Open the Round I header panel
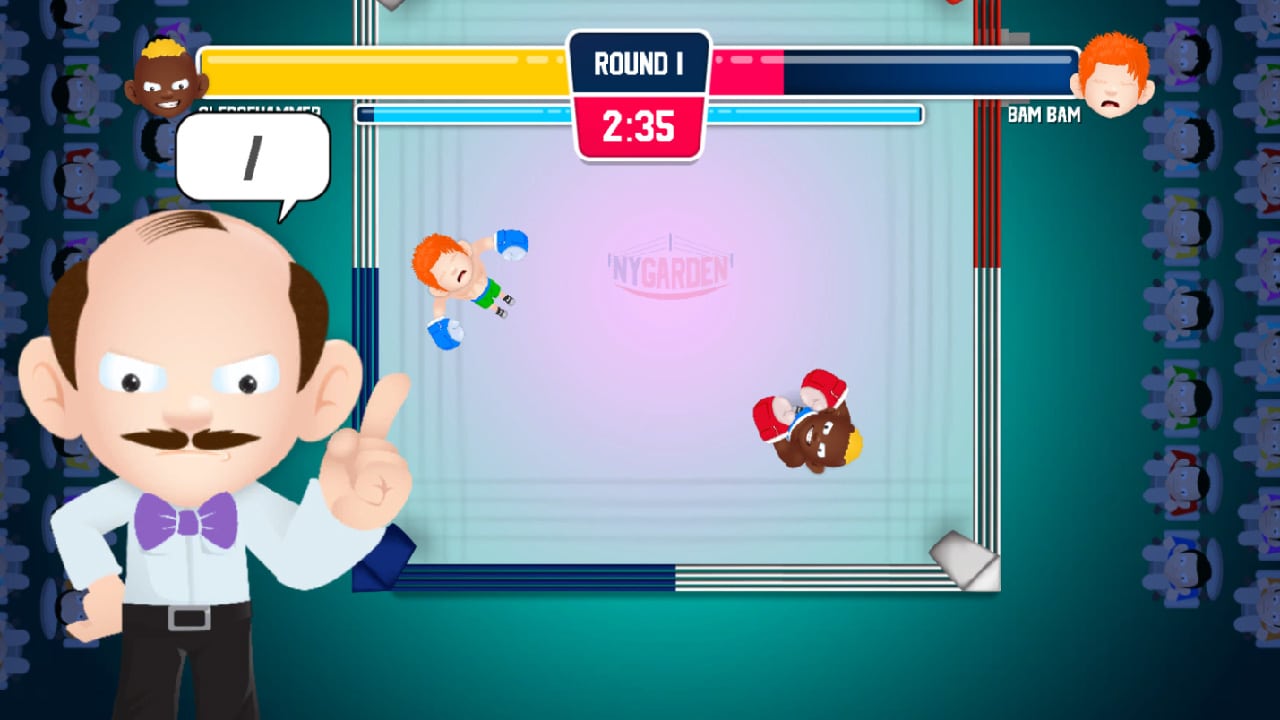This screenshot has height=720, width=1280. pos(638,63)
